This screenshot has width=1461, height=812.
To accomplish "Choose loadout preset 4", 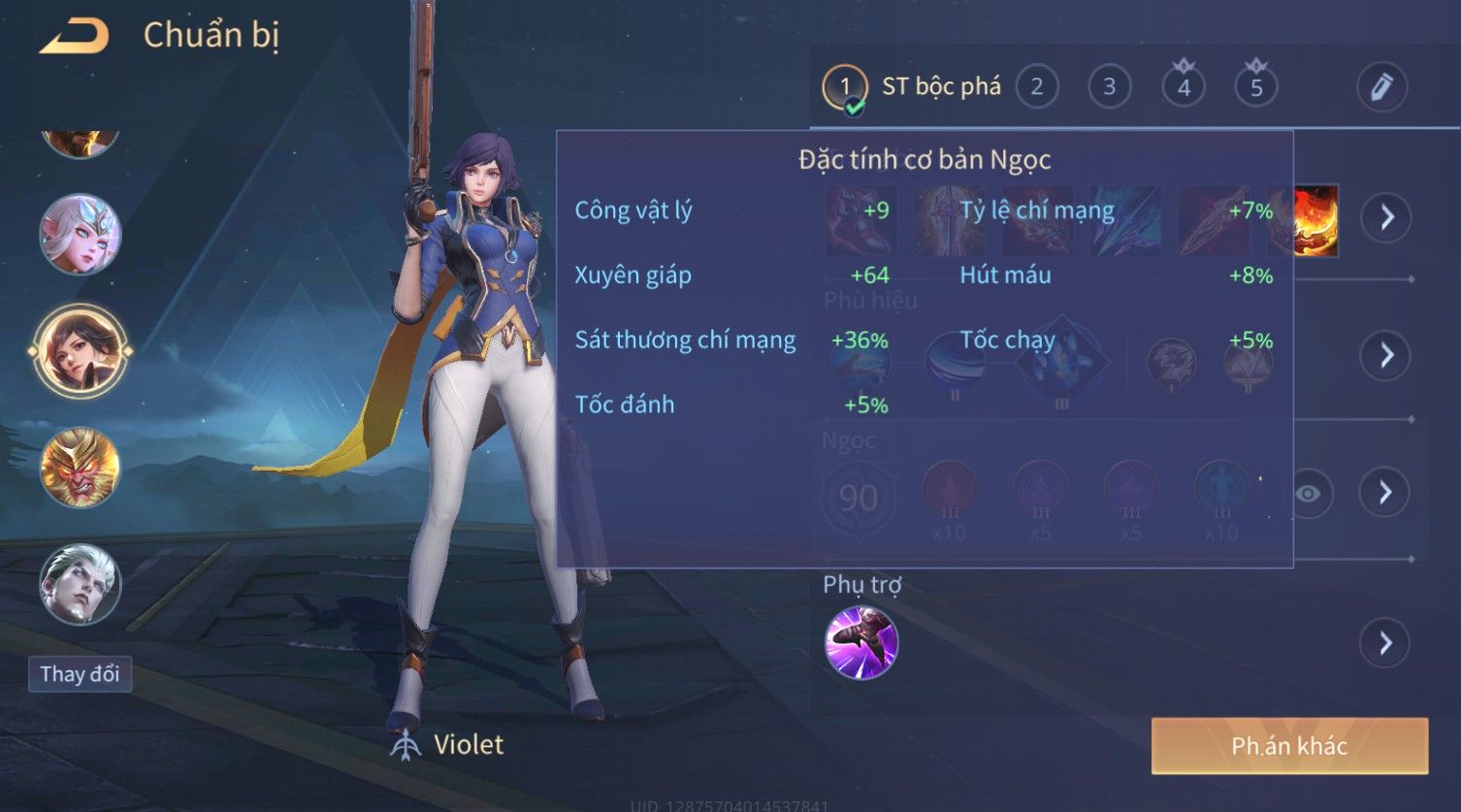I will (x=1184, y=87).
